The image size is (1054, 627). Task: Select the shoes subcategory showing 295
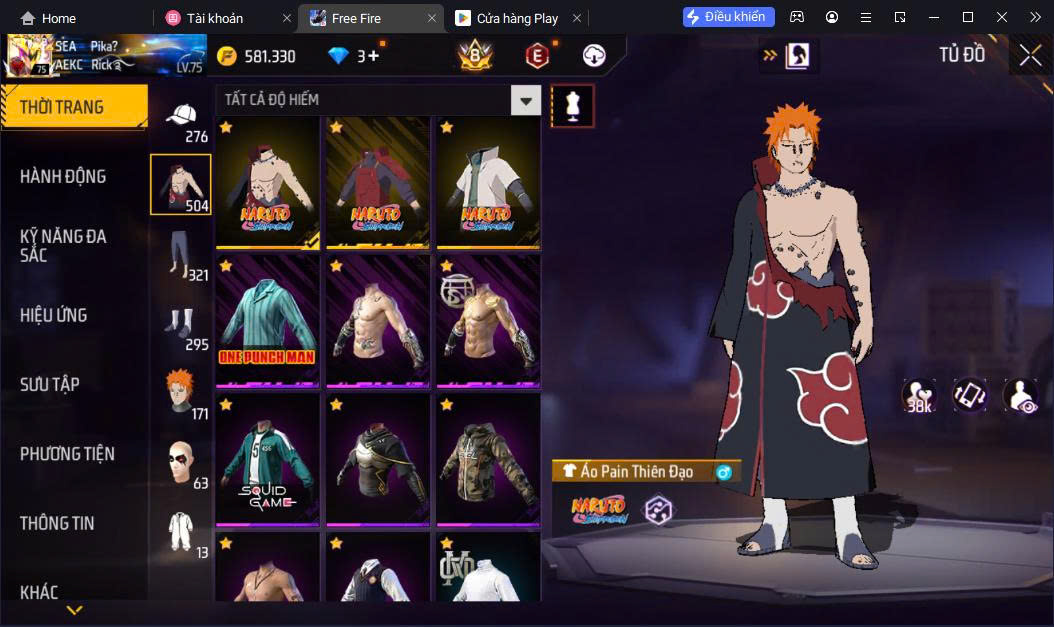point(183,327)
